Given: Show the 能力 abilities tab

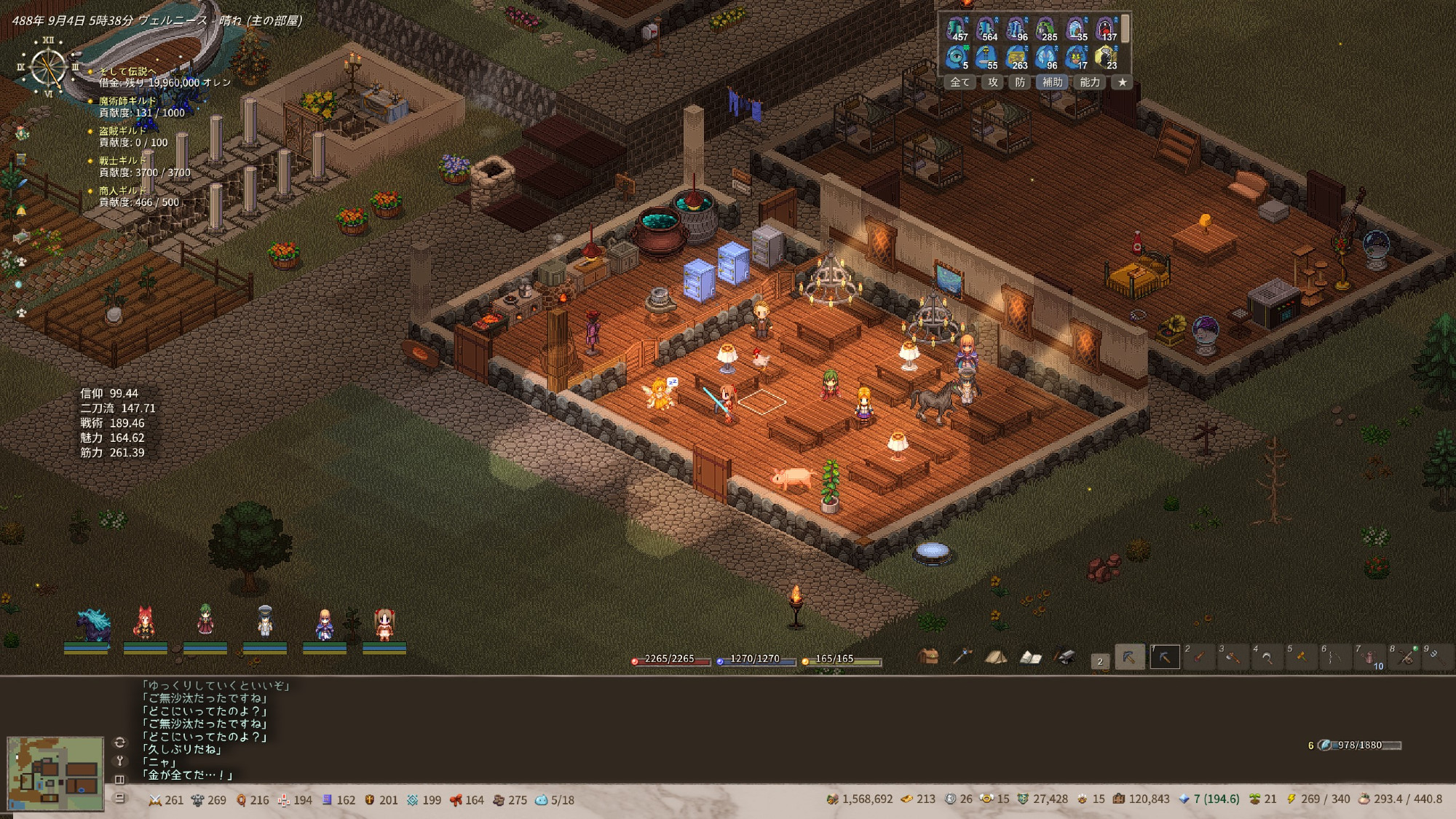Looking at the screenshot, I should 1089,82.
